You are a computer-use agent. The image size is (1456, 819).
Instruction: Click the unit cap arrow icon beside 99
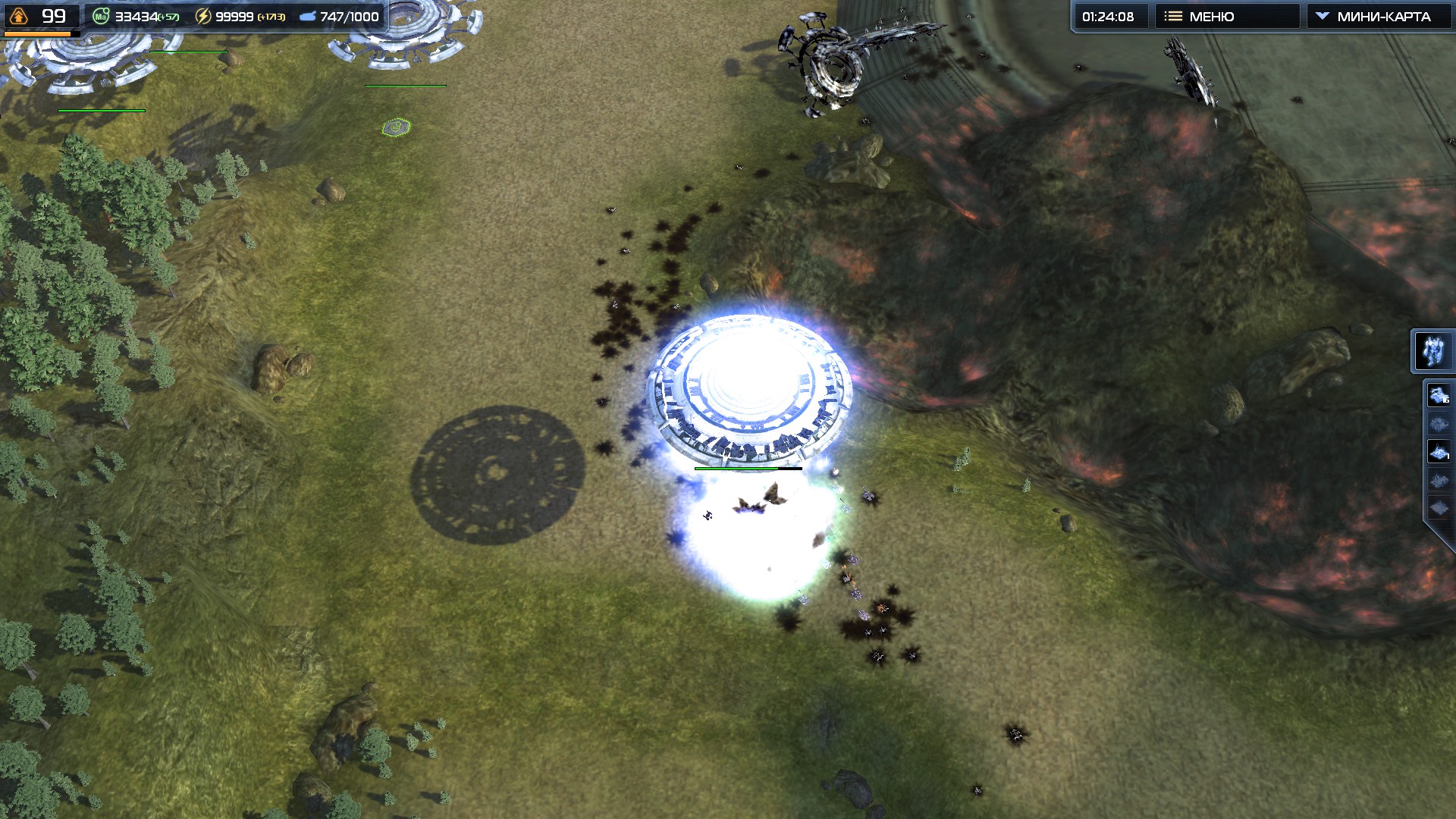coord(18,14)
